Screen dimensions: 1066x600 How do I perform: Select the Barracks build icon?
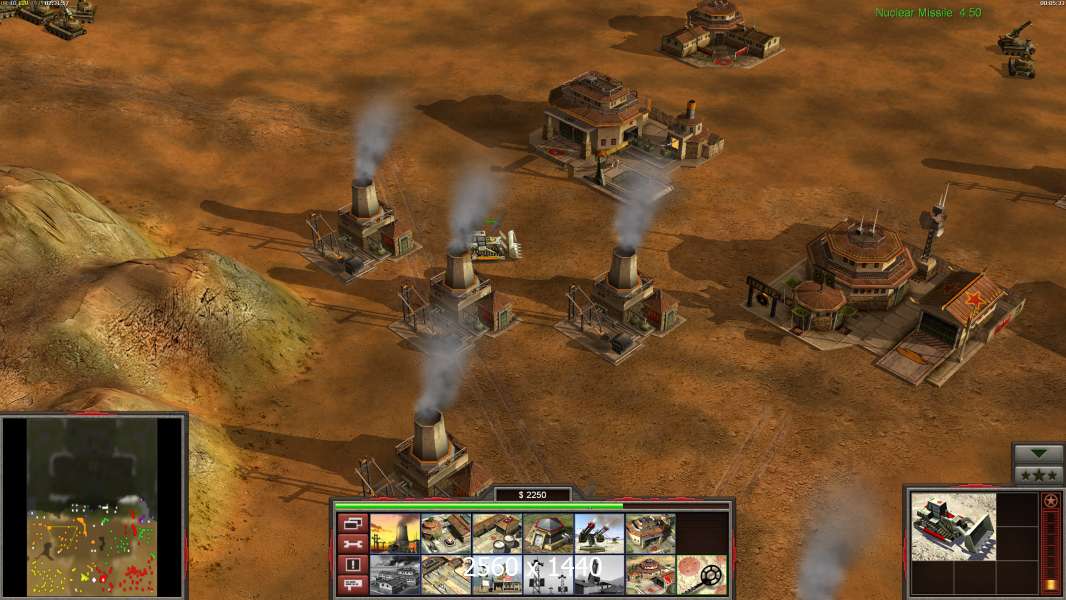click(446, 534)
